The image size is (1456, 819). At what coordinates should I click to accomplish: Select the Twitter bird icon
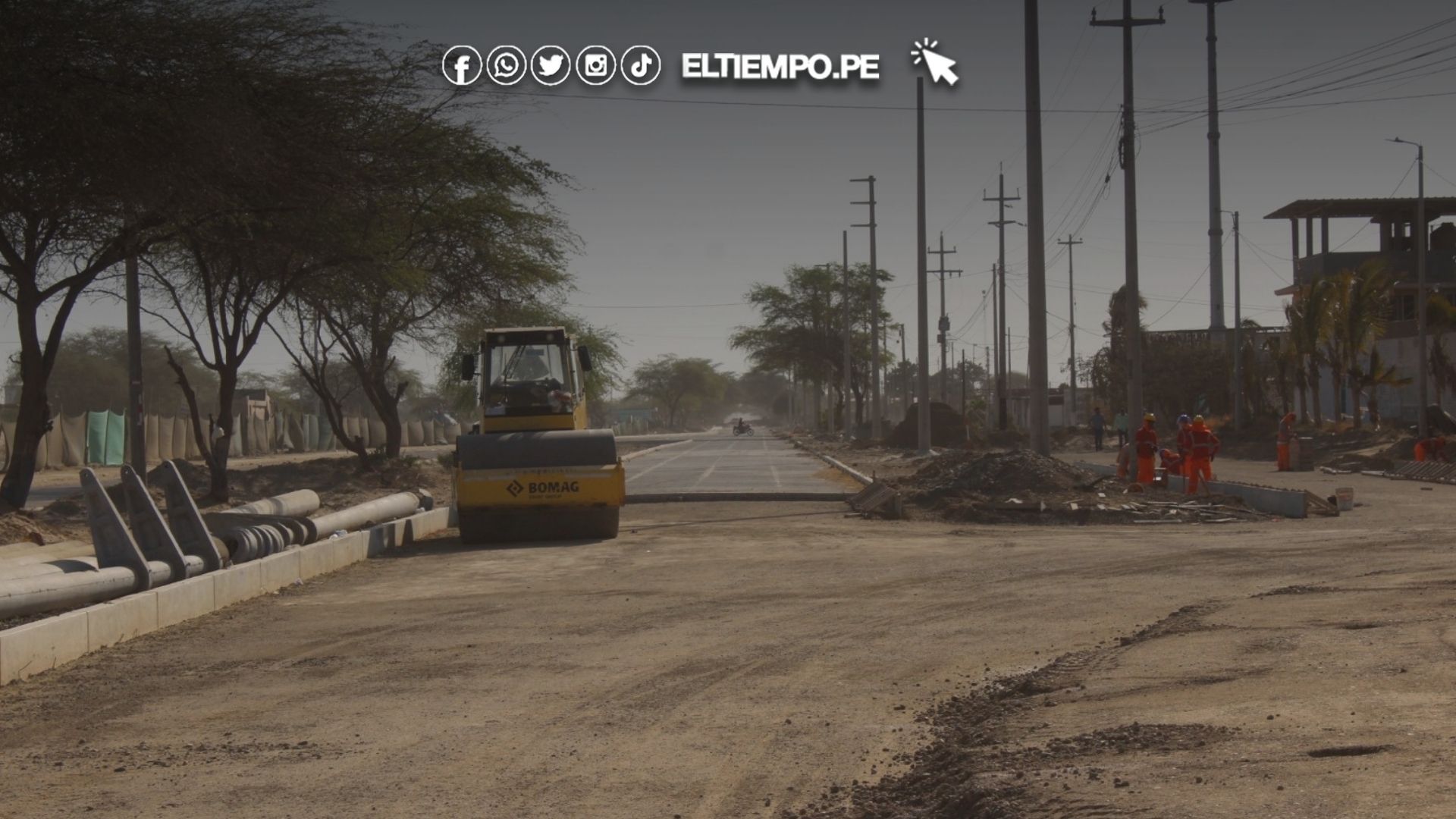(x=551, y=65)
